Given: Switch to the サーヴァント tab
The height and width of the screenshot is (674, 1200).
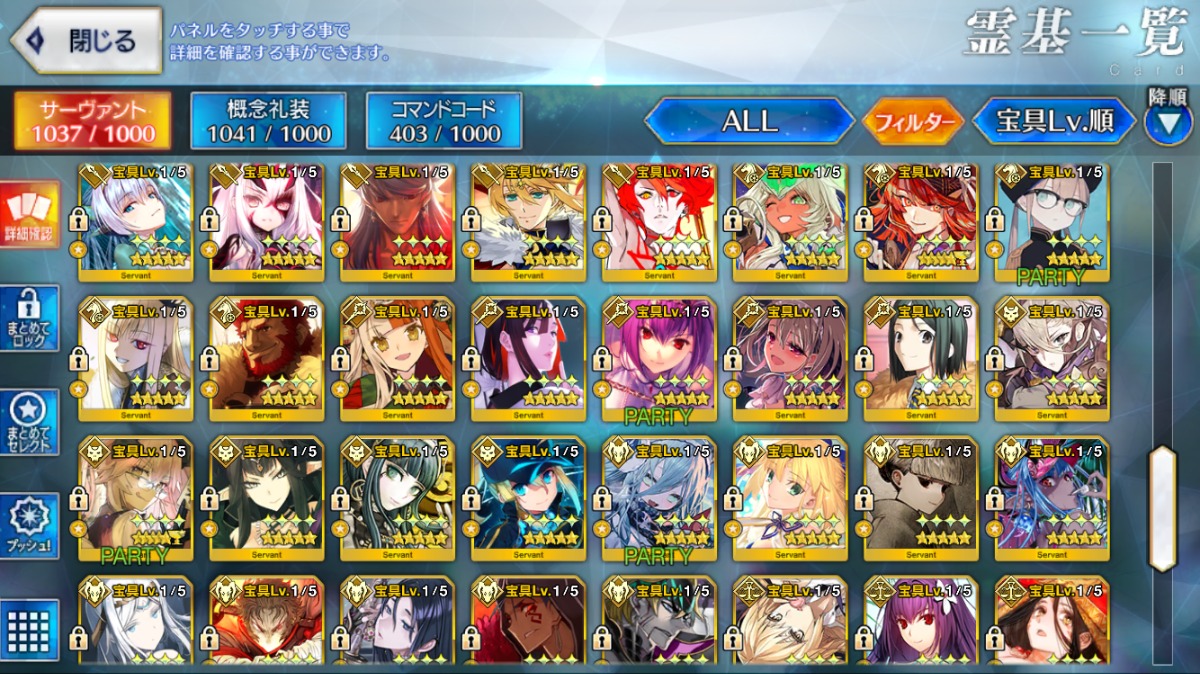Looking at the screenshot, I should pos(92,121).
